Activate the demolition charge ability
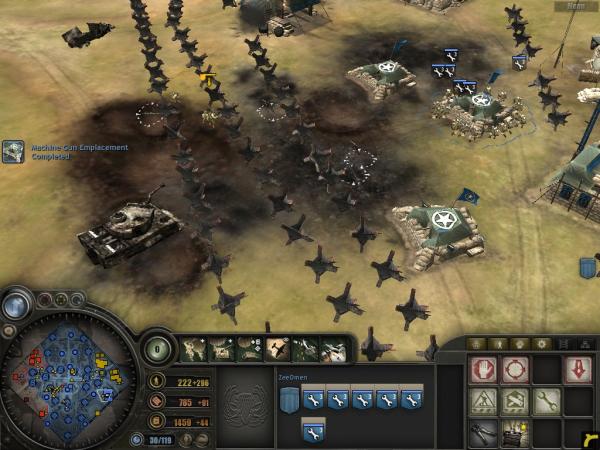The width and height of the screenshot is (600, 450). tap(515, 432)
